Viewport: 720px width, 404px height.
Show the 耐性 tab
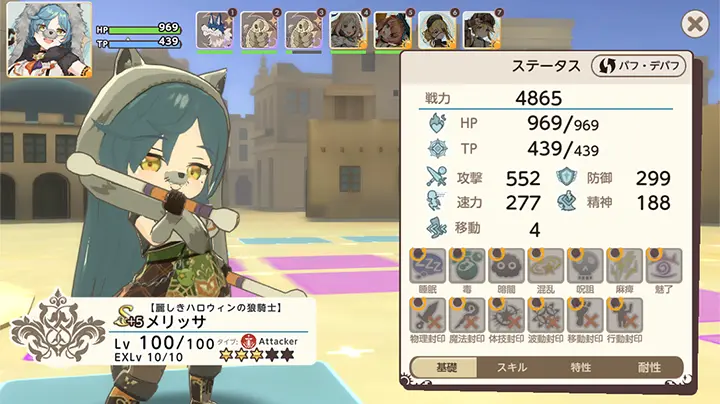coord(649,367)
